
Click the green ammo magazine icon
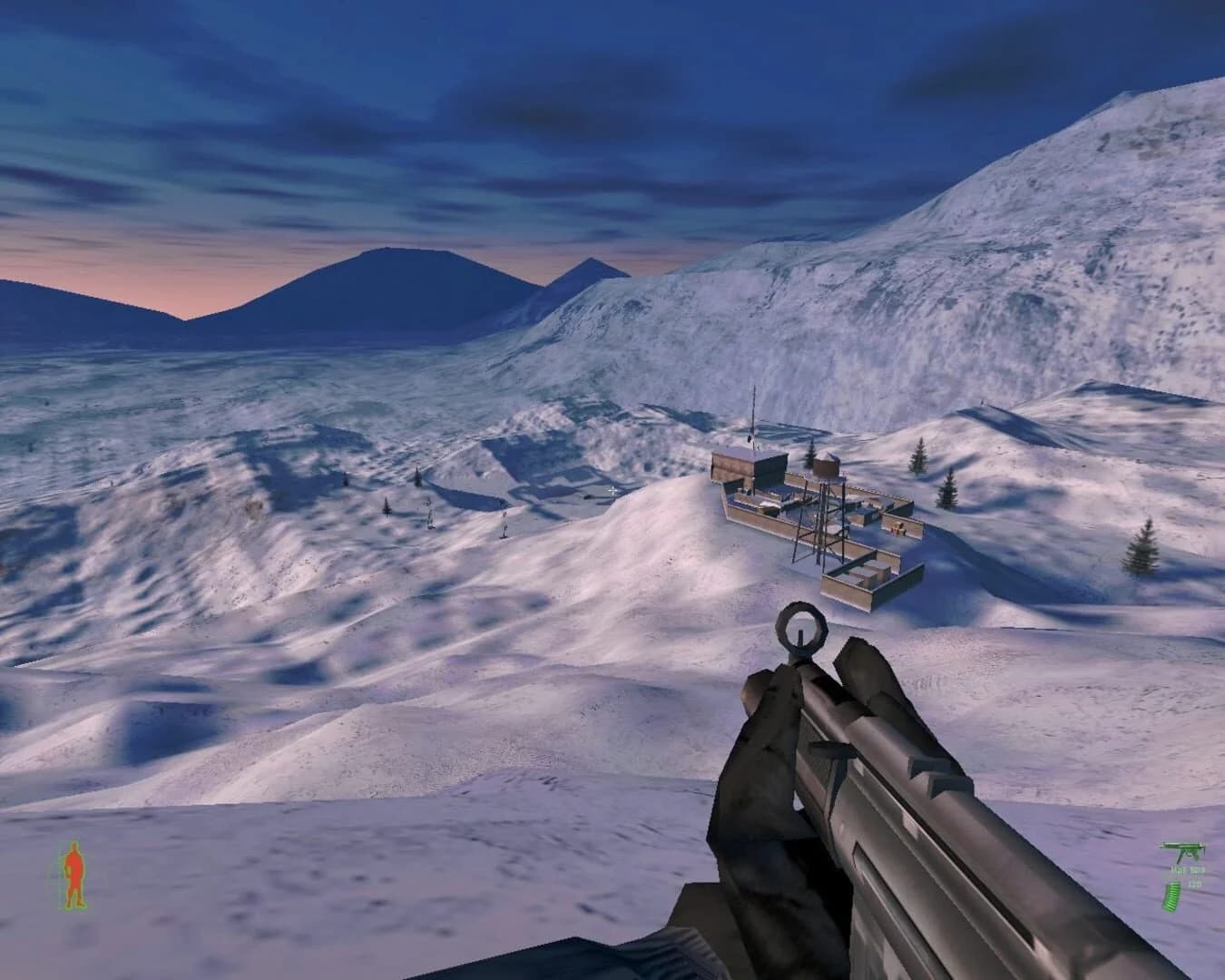point(1171,898)
